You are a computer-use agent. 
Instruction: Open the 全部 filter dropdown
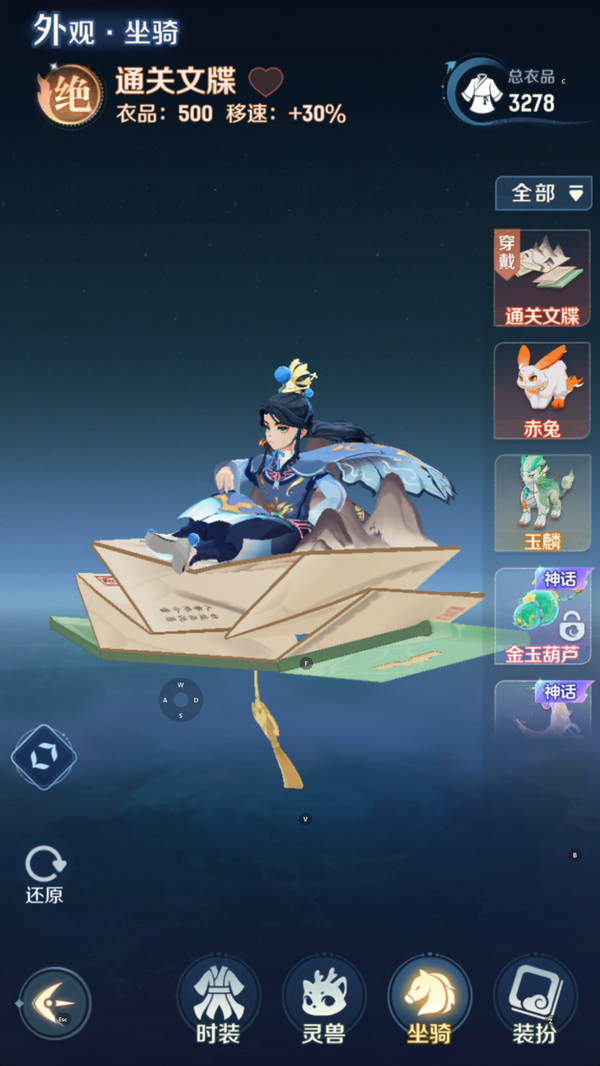(x=542, y=193)
